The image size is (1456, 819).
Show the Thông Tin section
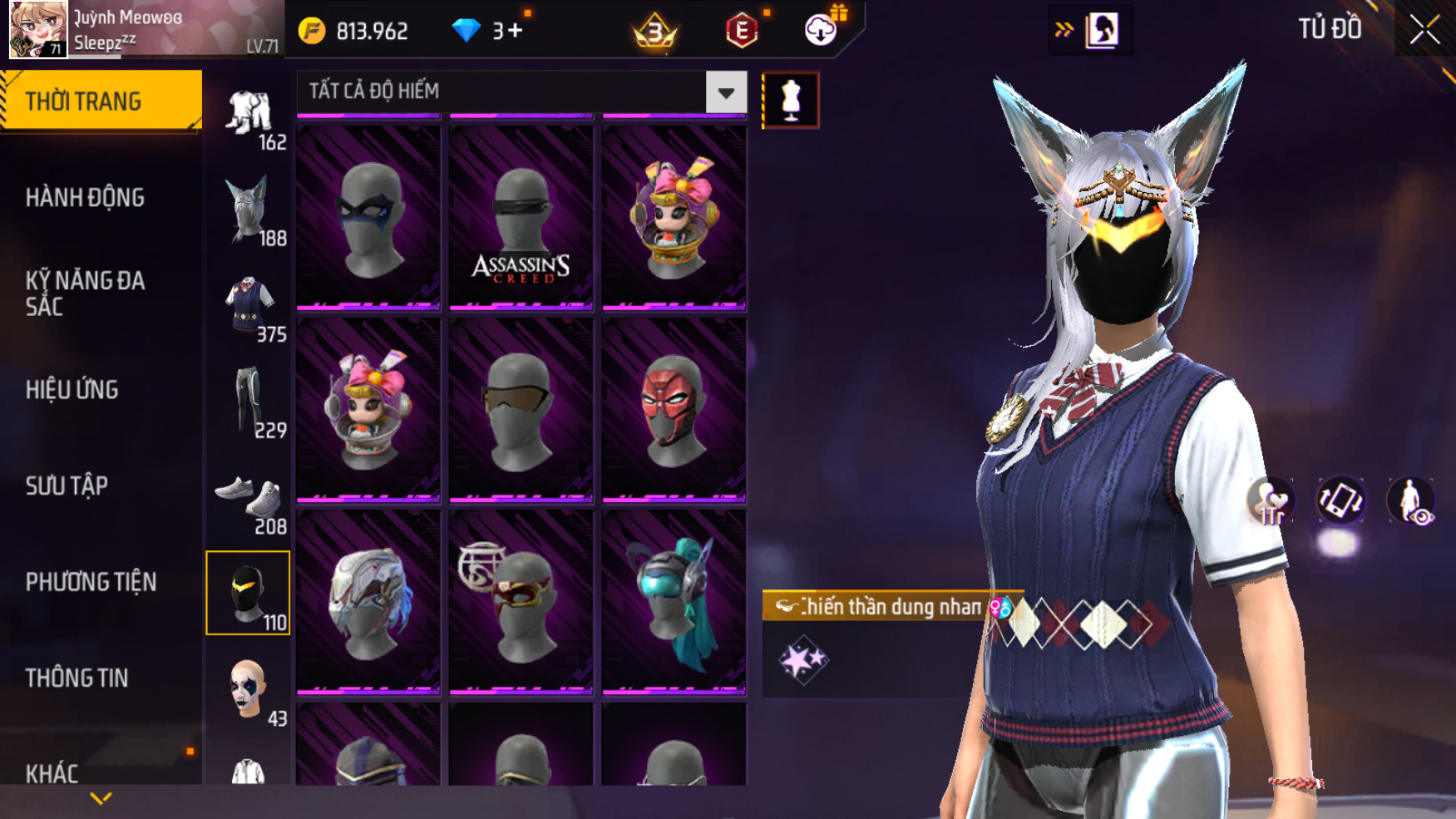click(x=77, y=678)
